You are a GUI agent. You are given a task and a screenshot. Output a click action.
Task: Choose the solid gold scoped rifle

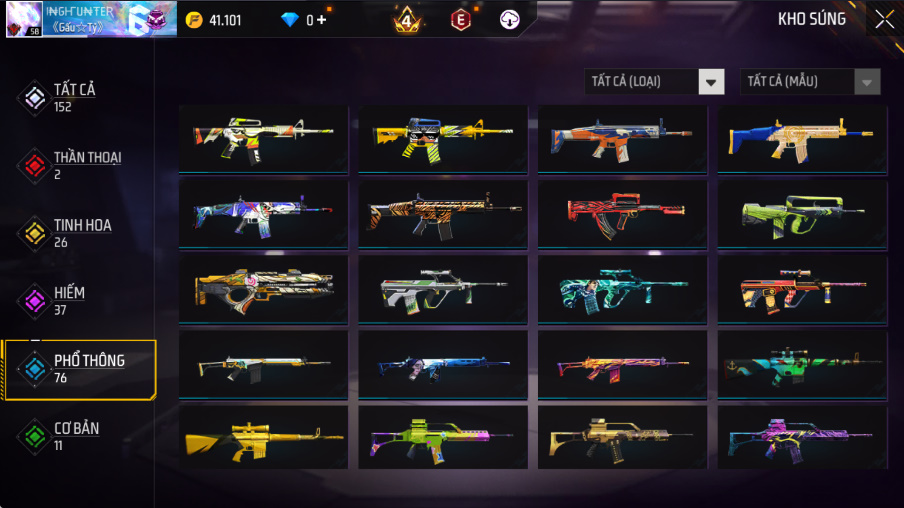click(264, 437)
